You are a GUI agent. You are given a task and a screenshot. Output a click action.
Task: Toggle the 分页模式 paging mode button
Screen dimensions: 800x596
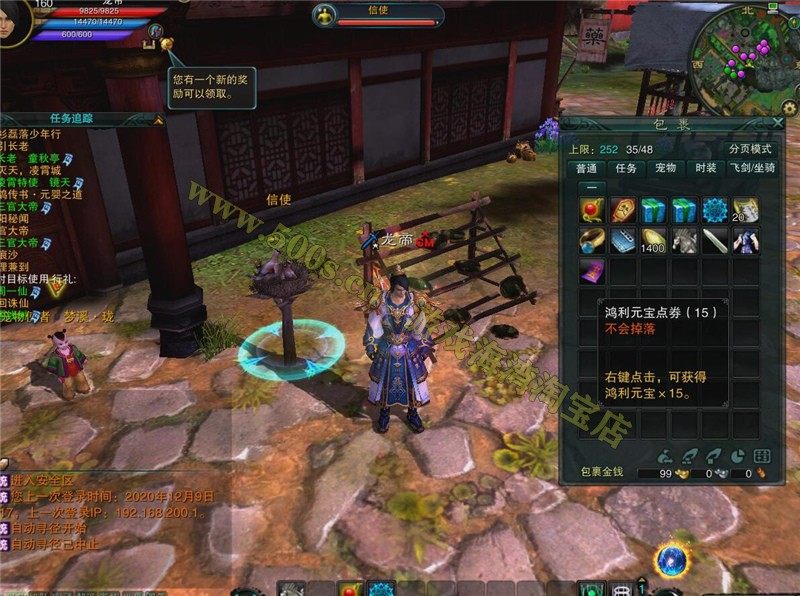coord(748,149)
